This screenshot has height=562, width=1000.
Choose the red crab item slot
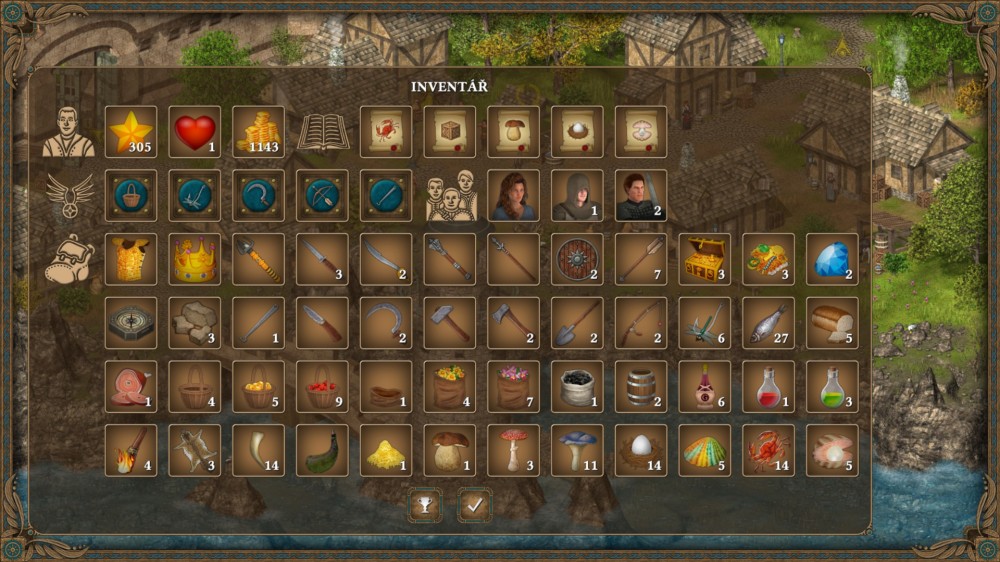point(768,450)
